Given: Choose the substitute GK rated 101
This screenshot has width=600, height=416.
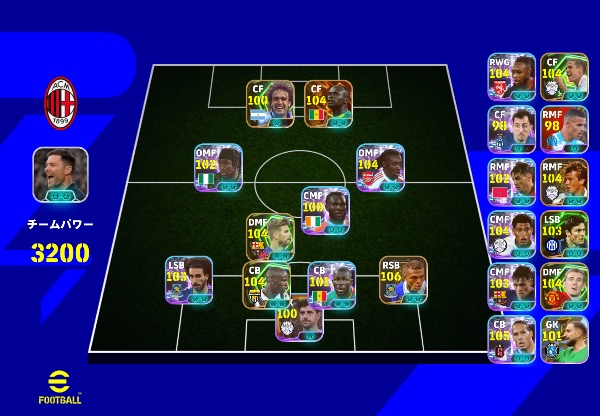Looking at the screenshot, I should (x=564, y=339).
